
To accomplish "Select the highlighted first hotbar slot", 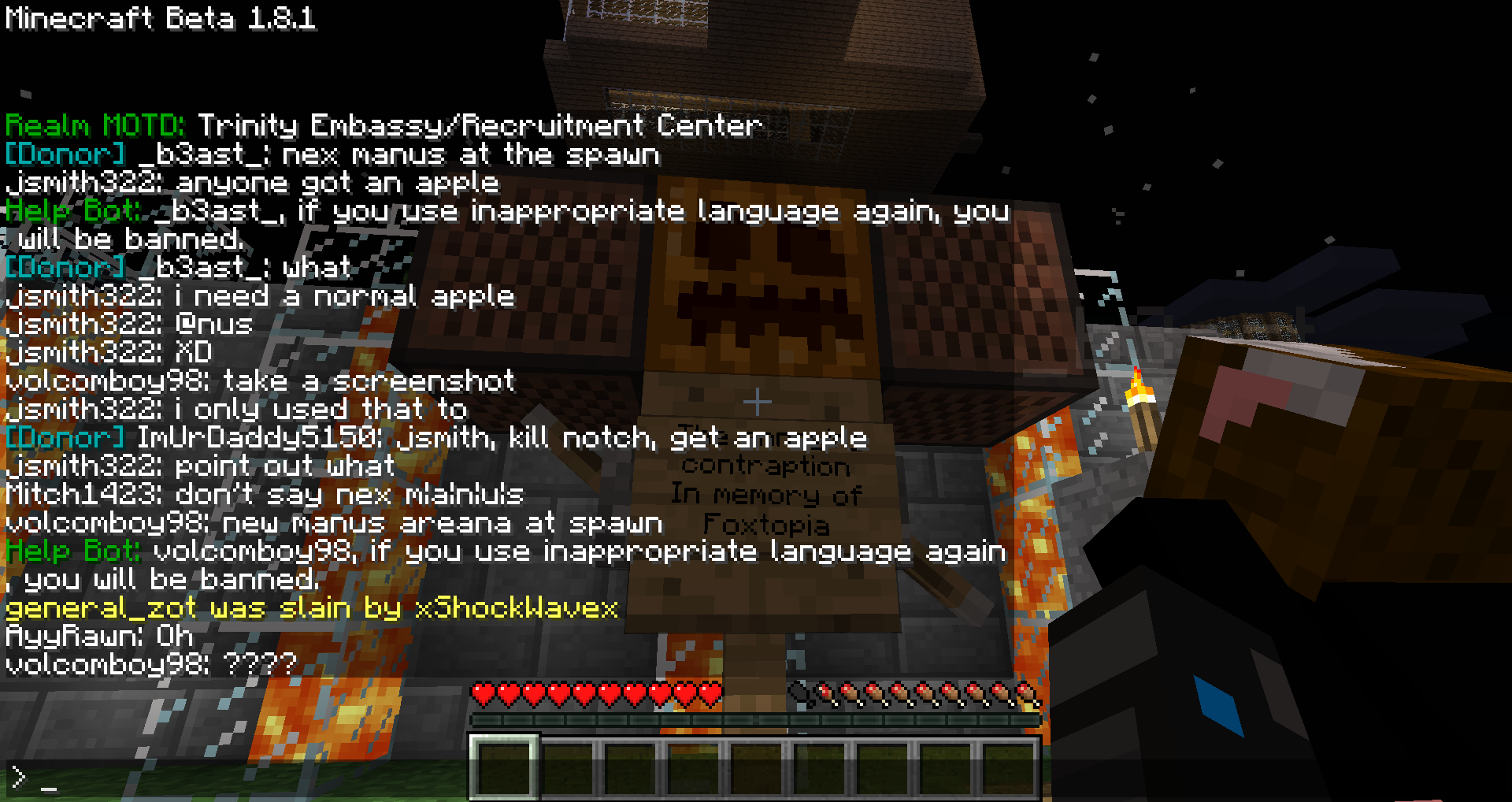I will coord(504,767).
